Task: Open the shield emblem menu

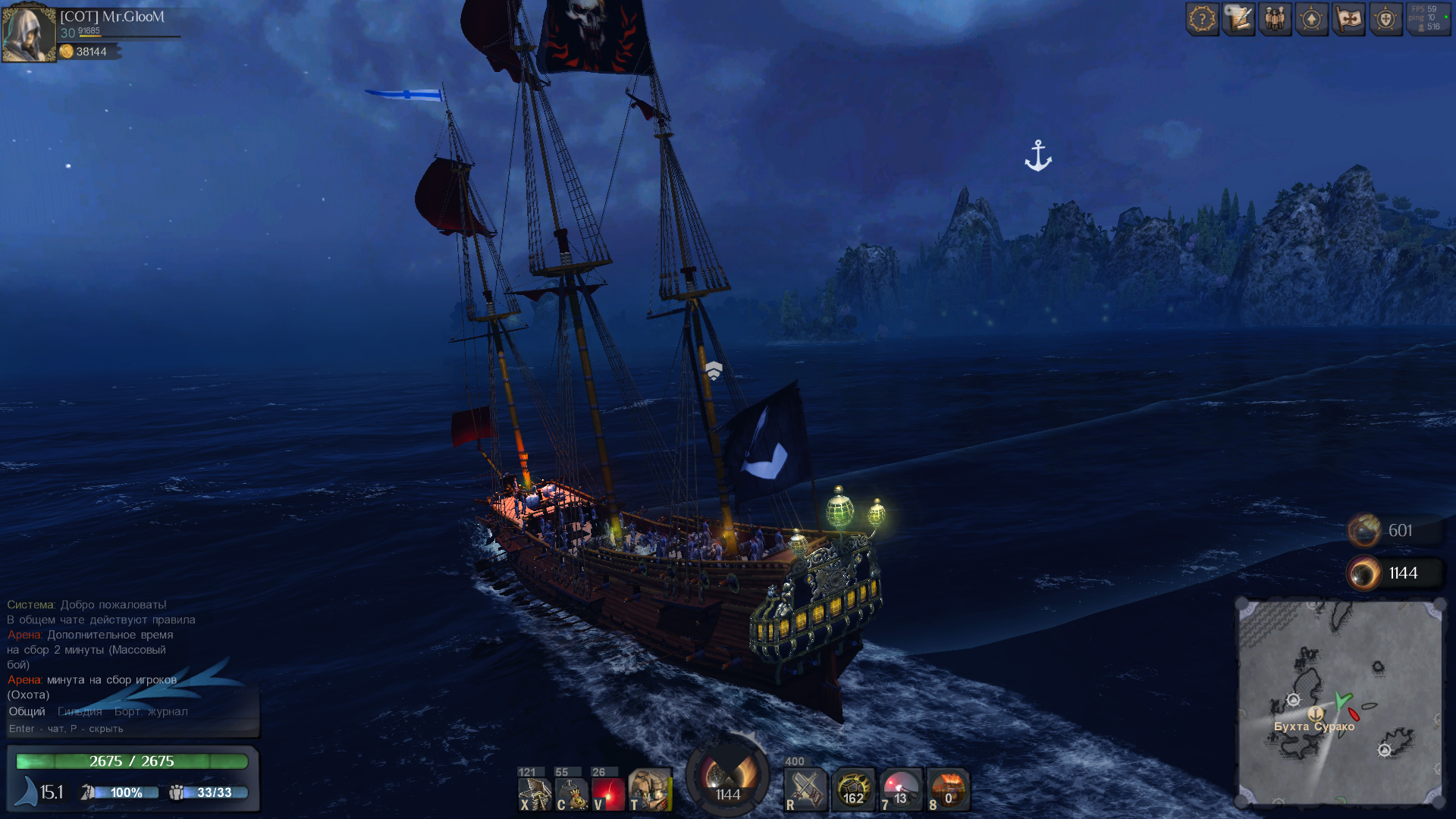Action: click(x=1385, y=19)
